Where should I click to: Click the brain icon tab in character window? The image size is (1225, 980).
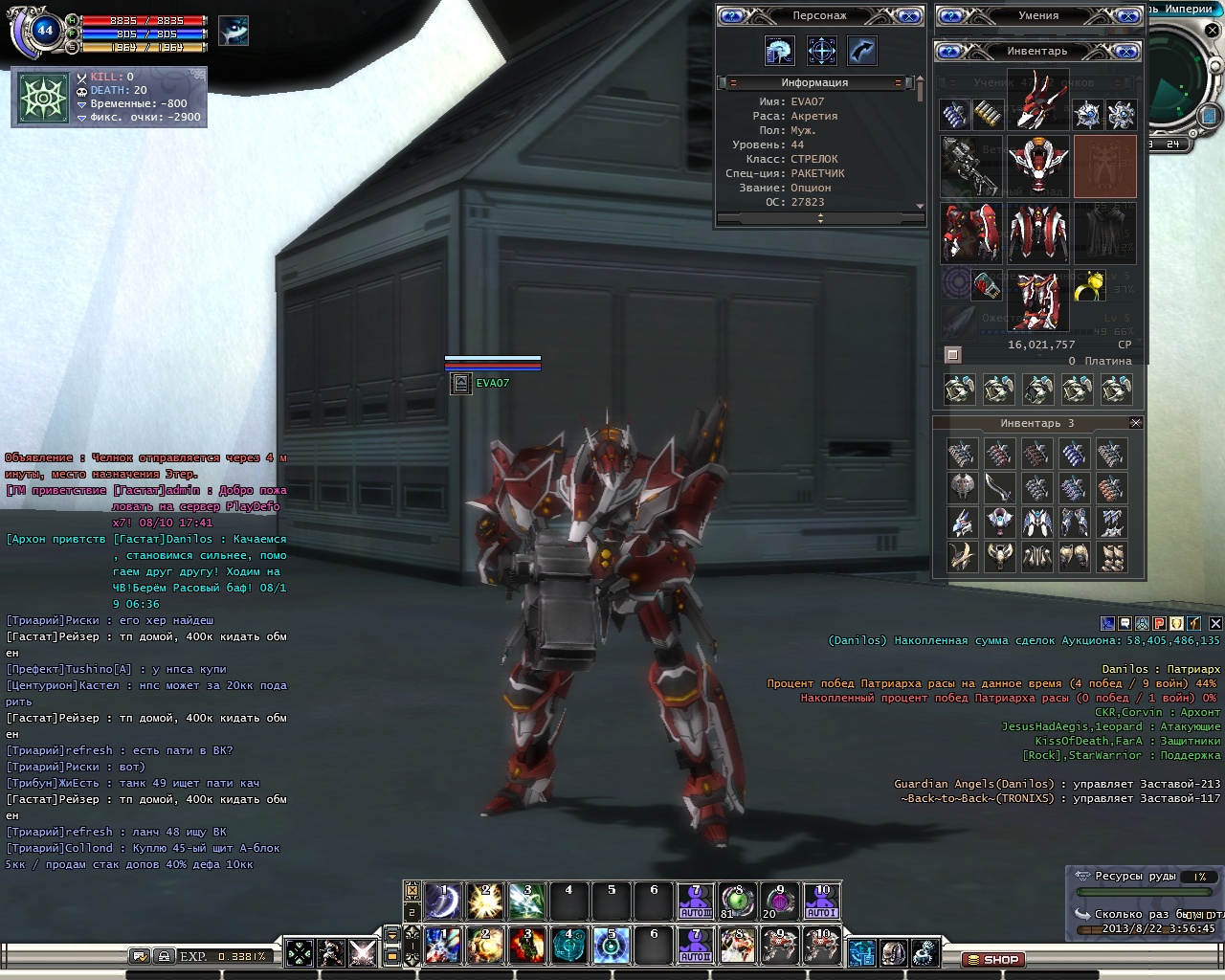tap(779, 51)
